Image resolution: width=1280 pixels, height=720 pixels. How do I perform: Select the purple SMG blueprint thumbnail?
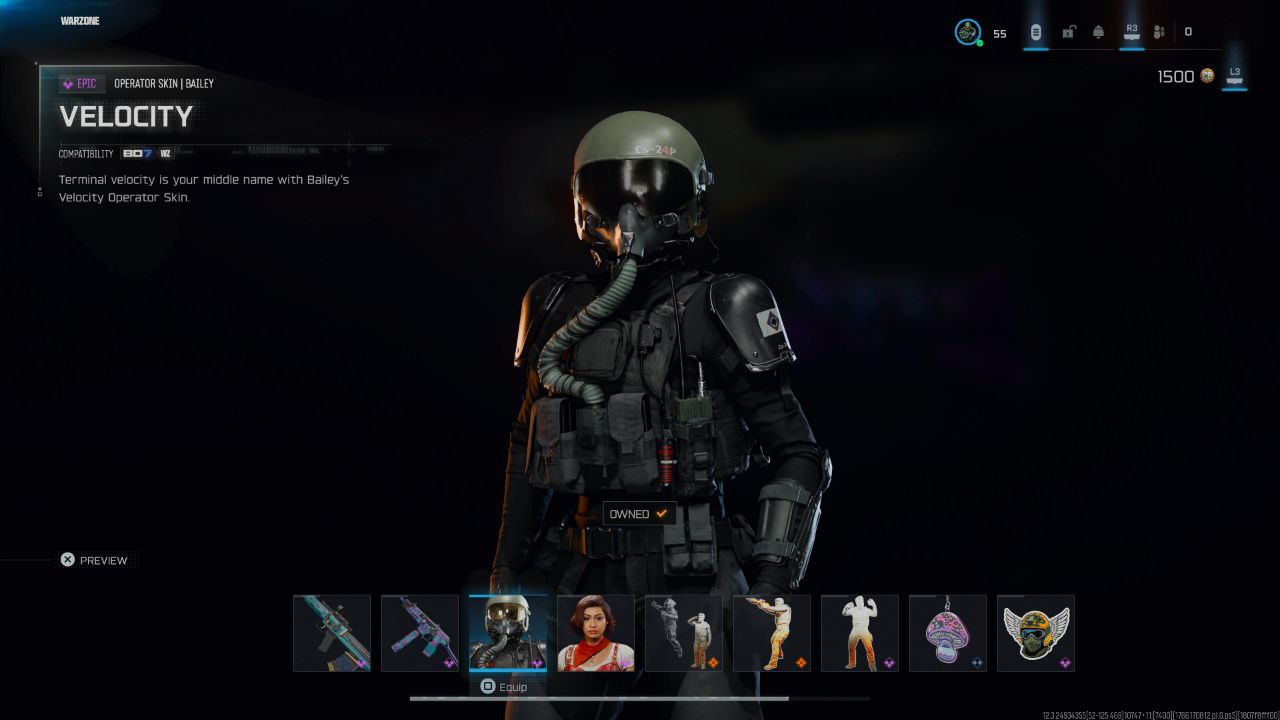420,633
